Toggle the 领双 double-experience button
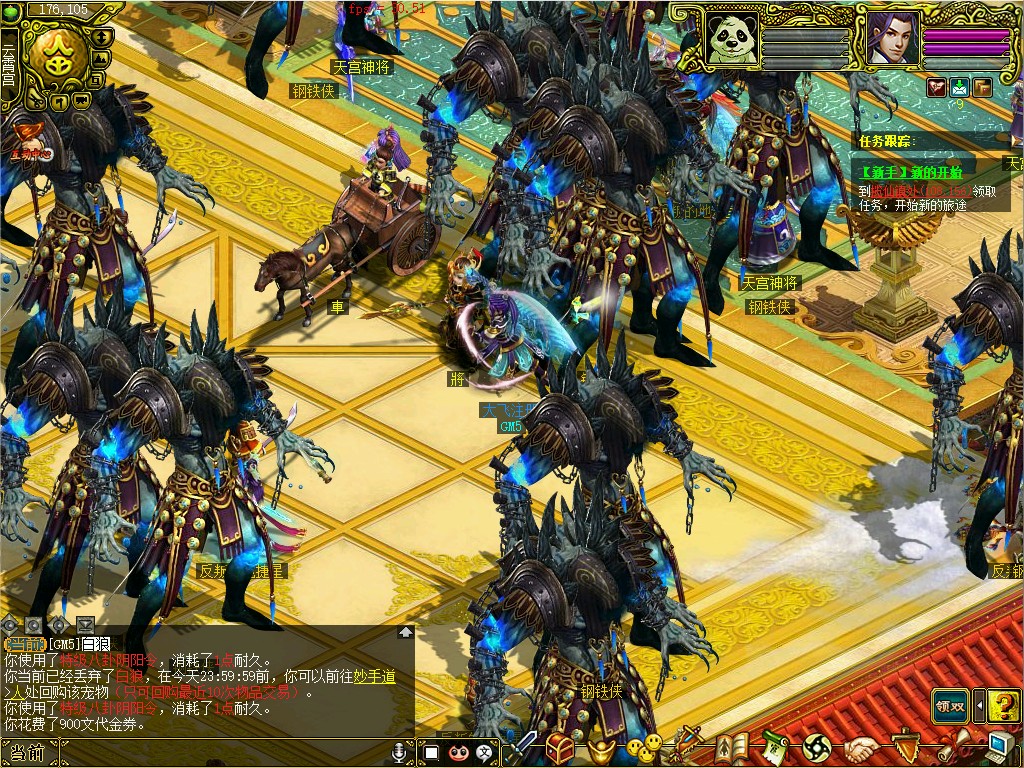The height and width of the screenshot is (768, 1024). point(950,705)
